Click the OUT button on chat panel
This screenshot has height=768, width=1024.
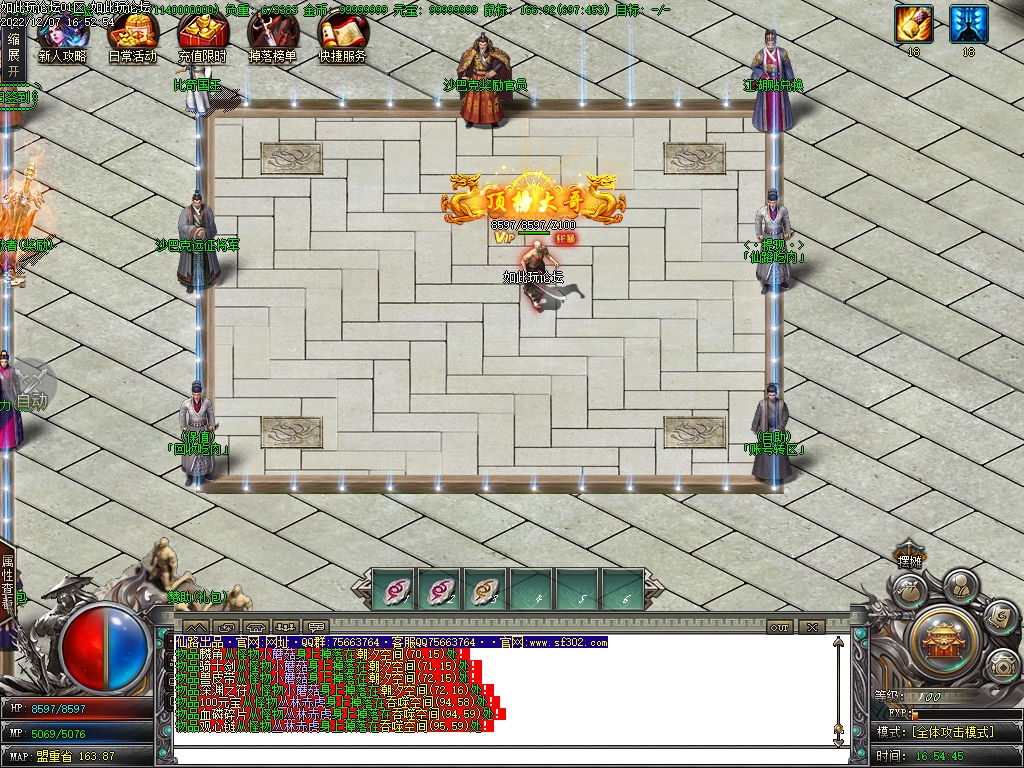coord(780,627)
